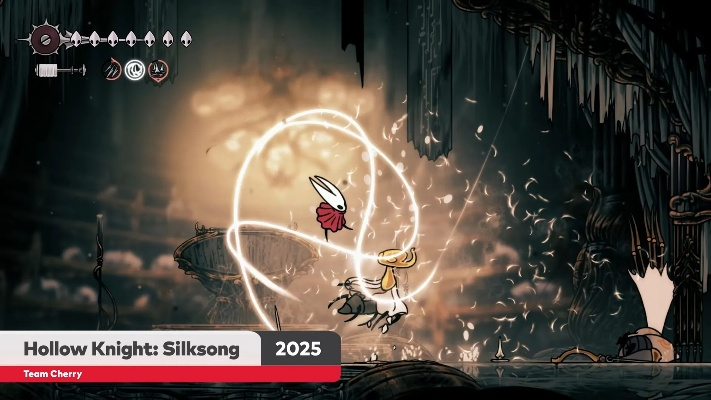The width and height of the screenshot is (711, 400).
Task: Select the red needle-strike tool icon
Action: click(113, 70)
